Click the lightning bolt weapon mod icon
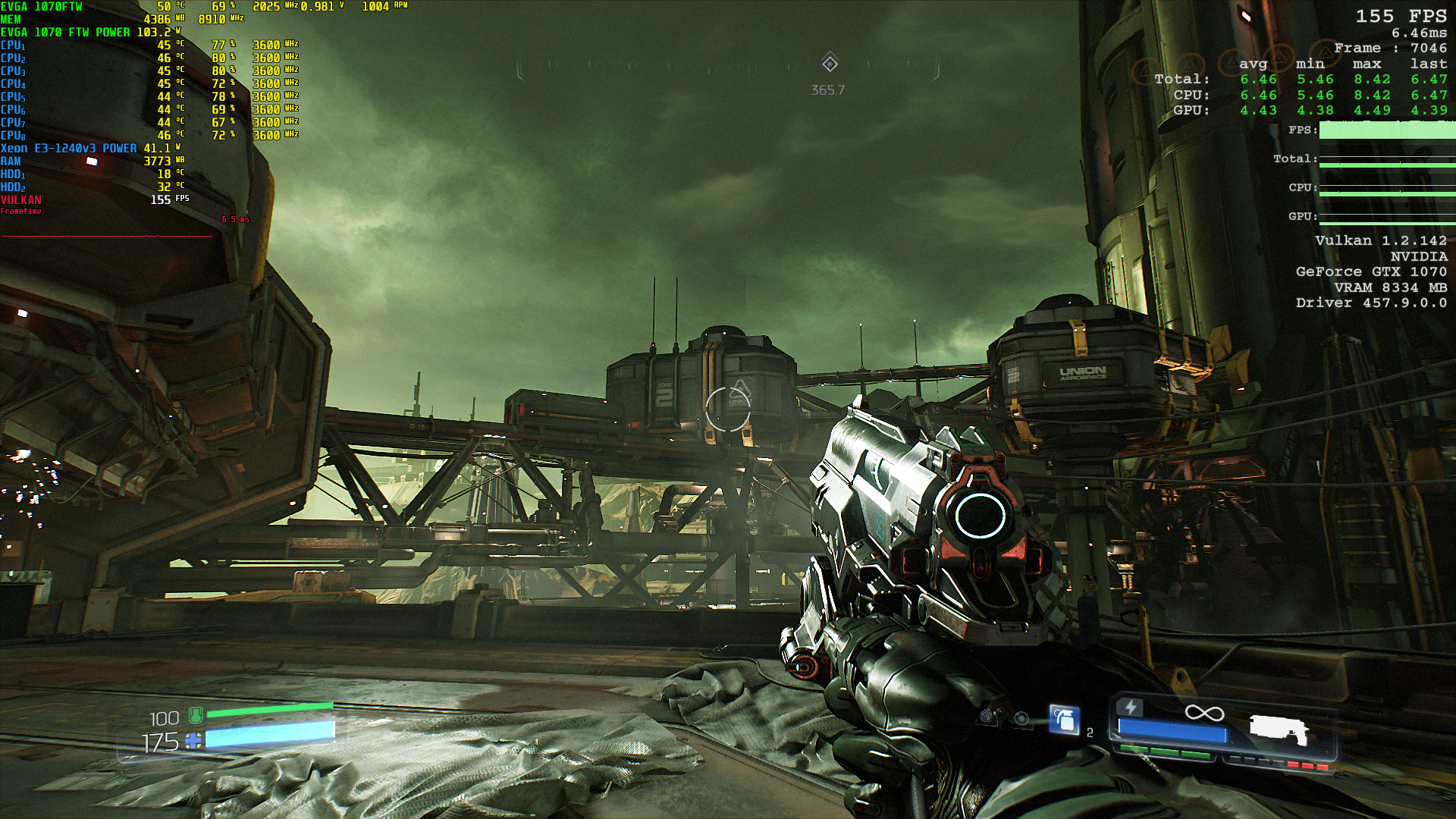Viewport: 1456px width, 819px height. click(x=1131, y=708)
